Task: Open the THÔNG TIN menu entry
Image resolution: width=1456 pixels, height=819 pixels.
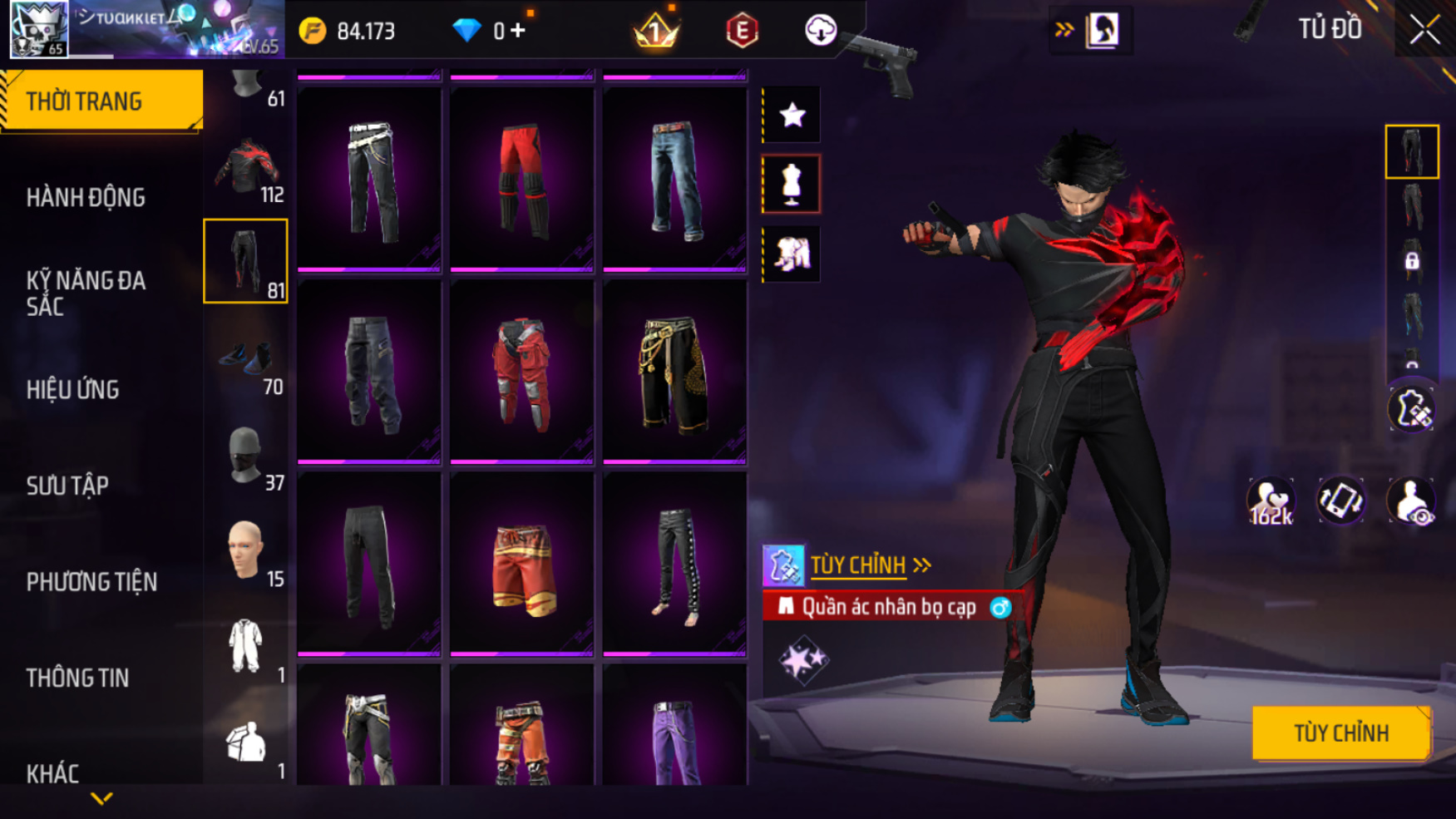Action: point(77,678)
